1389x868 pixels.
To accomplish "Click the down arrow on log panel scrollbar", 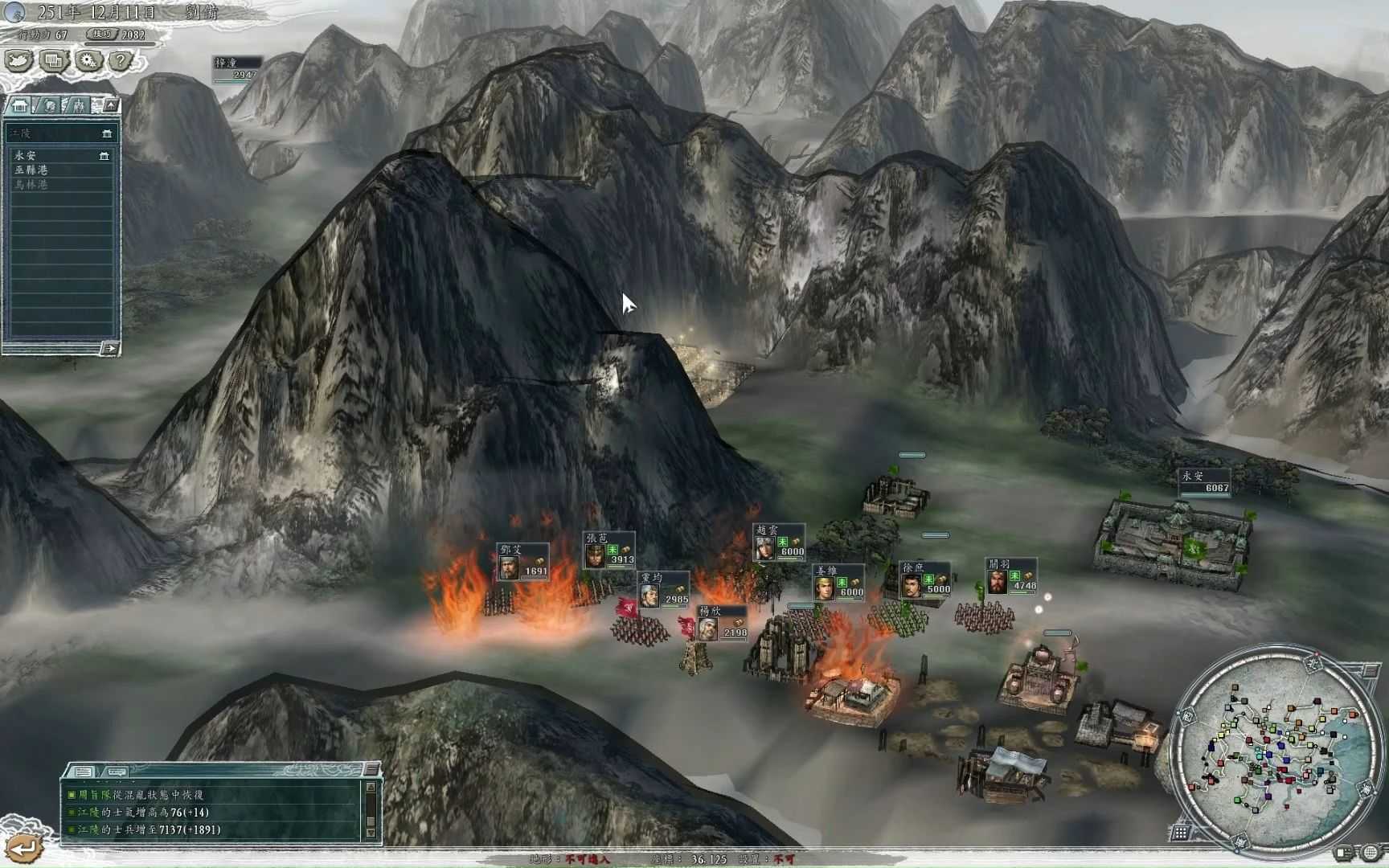I will click(x=371, y=833).
